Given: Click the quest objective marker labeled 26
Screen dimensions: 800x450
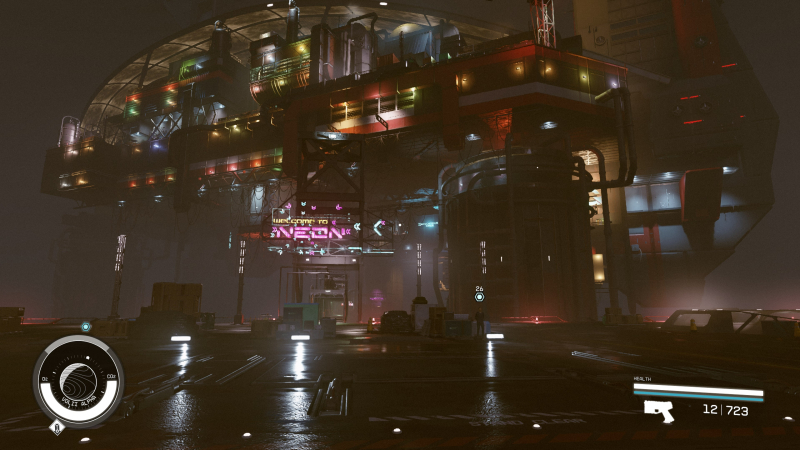Looking at the screenshot, I should [479, 297].
